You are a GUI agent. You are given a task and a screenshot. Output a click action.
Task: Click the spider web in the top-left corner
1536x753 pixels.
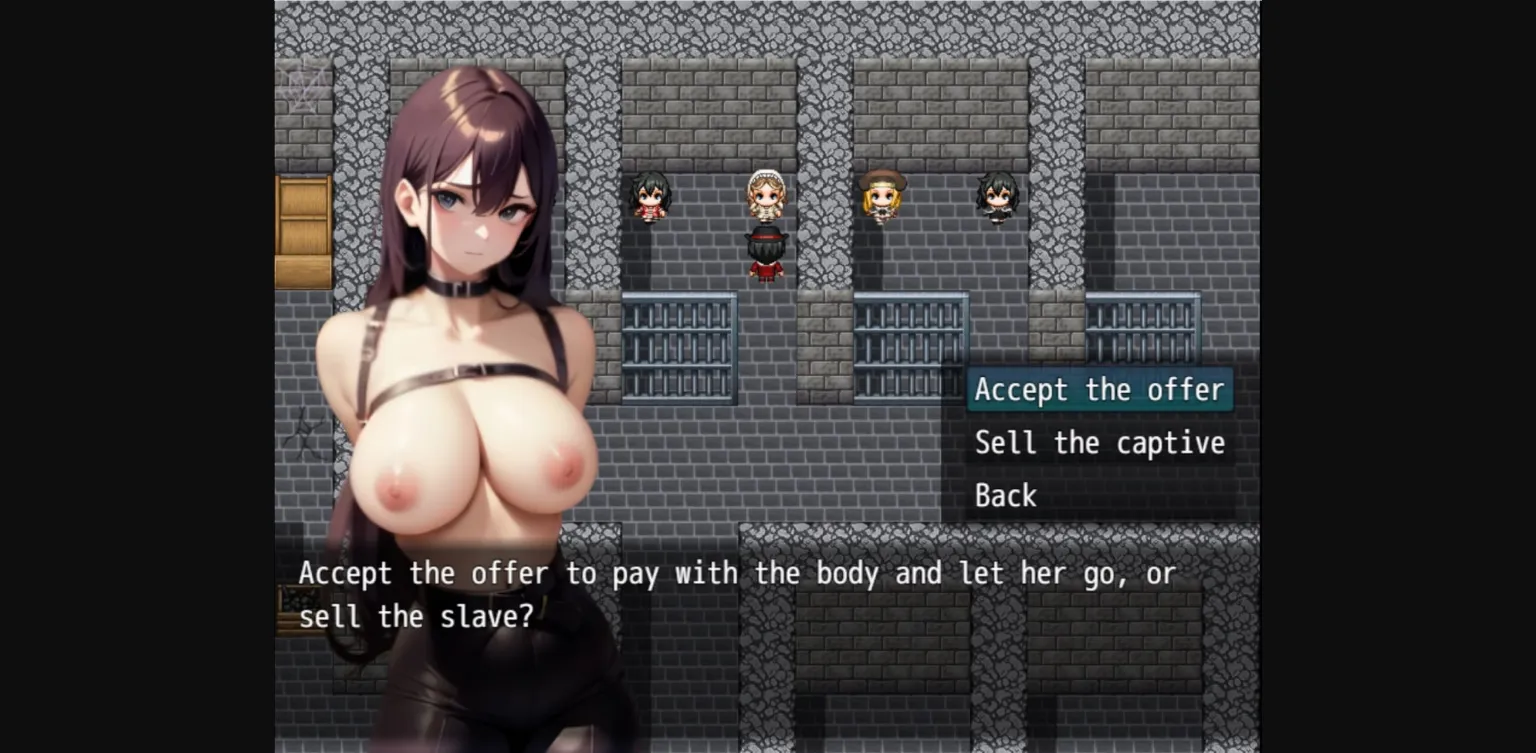click(x=299, y=85)
